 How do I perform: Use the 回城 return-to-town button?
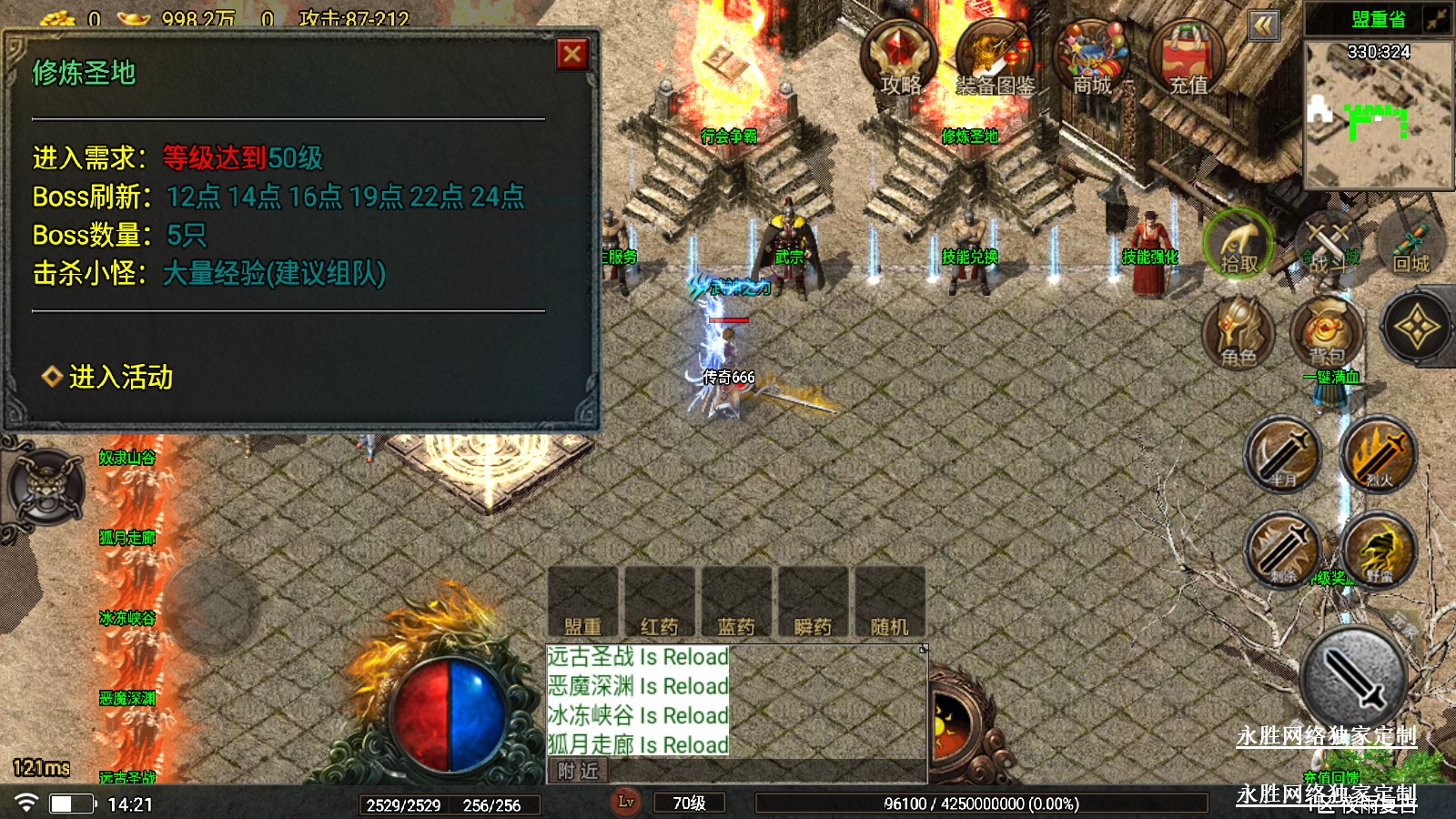1411,246
